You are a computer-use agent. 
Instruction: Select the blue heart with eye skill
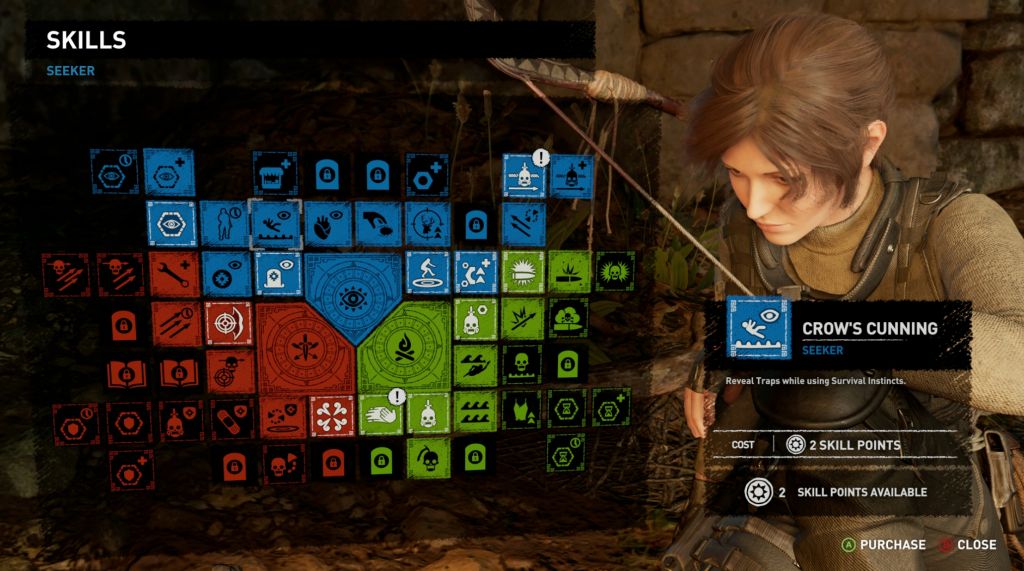coord(326,223)
